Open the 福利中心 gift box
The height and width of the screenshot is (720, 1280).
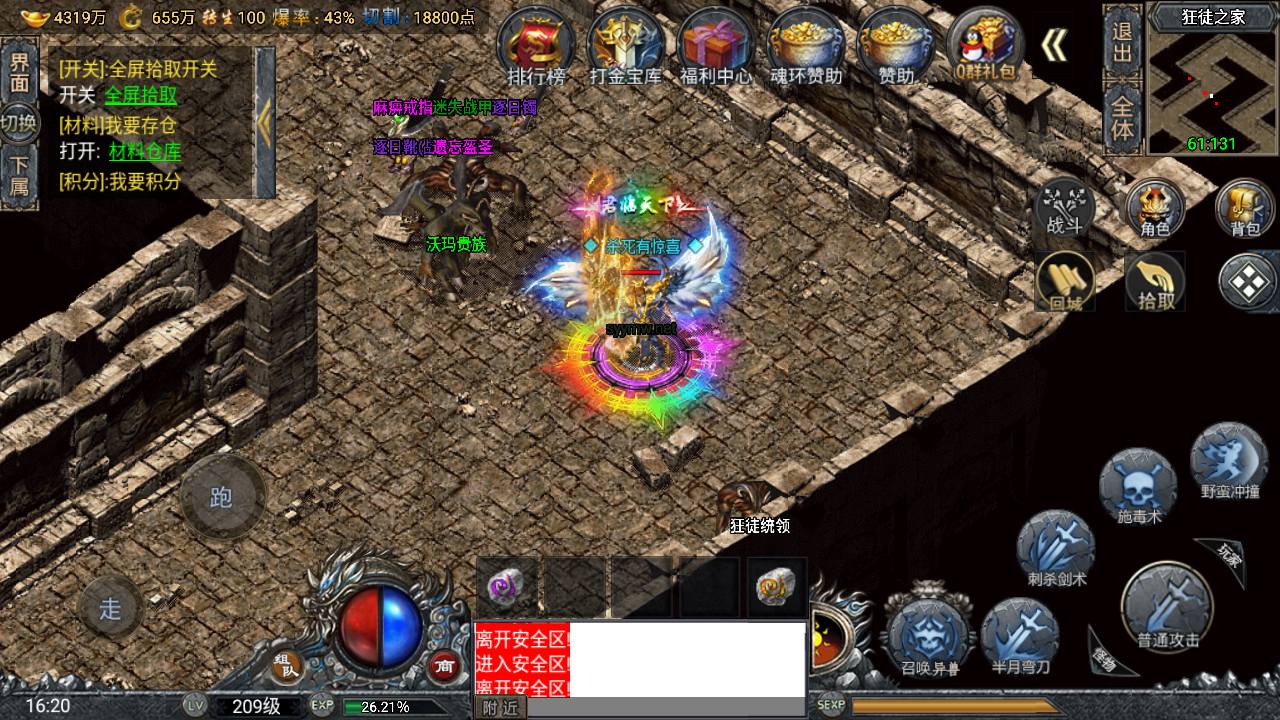point(716,46)
